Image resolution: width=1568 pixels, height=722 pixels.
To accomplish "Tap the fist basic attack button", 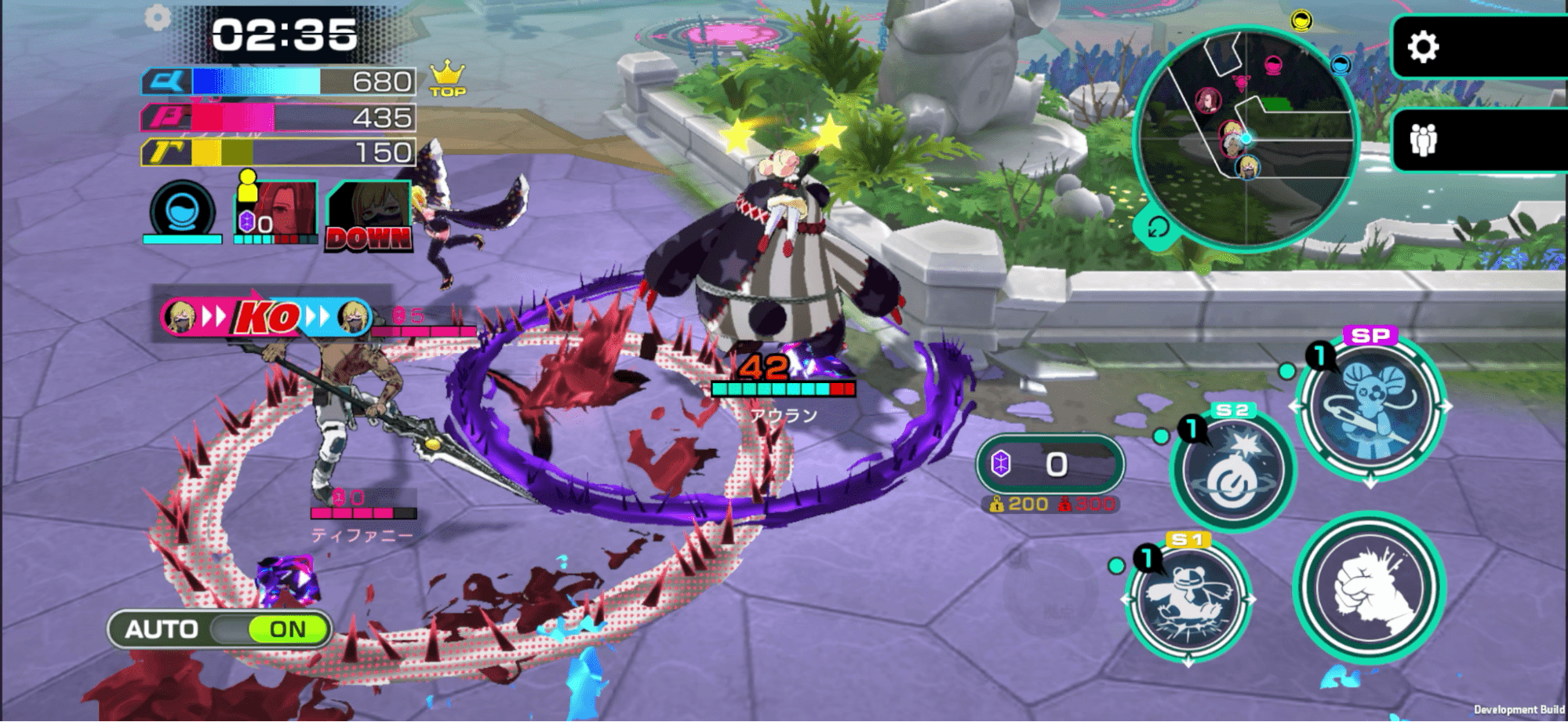I will pyautogui.click(x=1369, y=589).
